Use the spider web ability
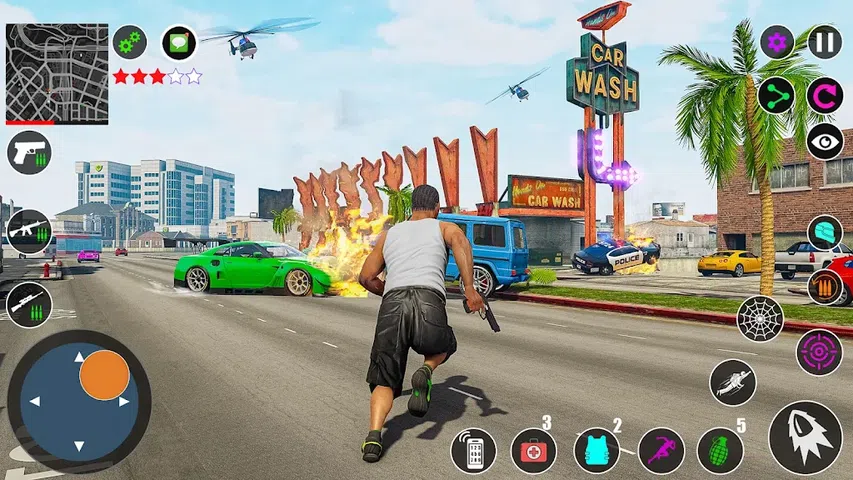The width and height of the screenshot is (853, 480). point(760,318)
